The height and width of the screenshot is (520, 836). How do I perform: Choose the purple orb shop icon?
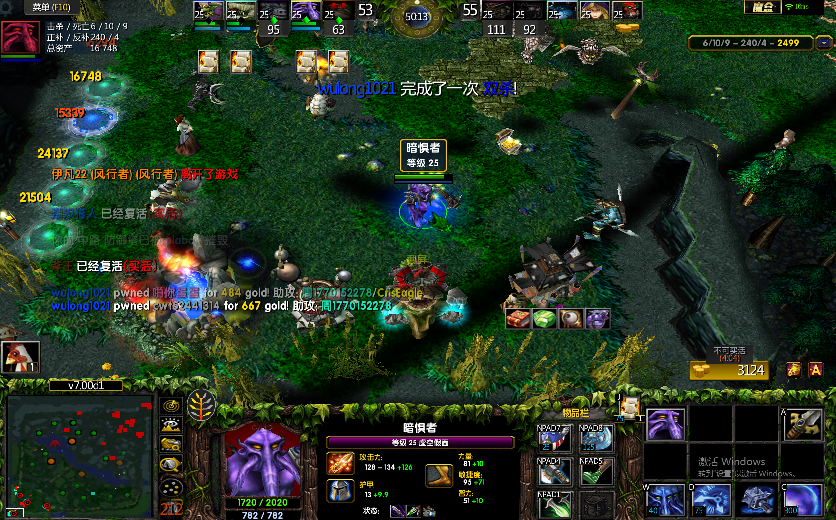[596, 318]
